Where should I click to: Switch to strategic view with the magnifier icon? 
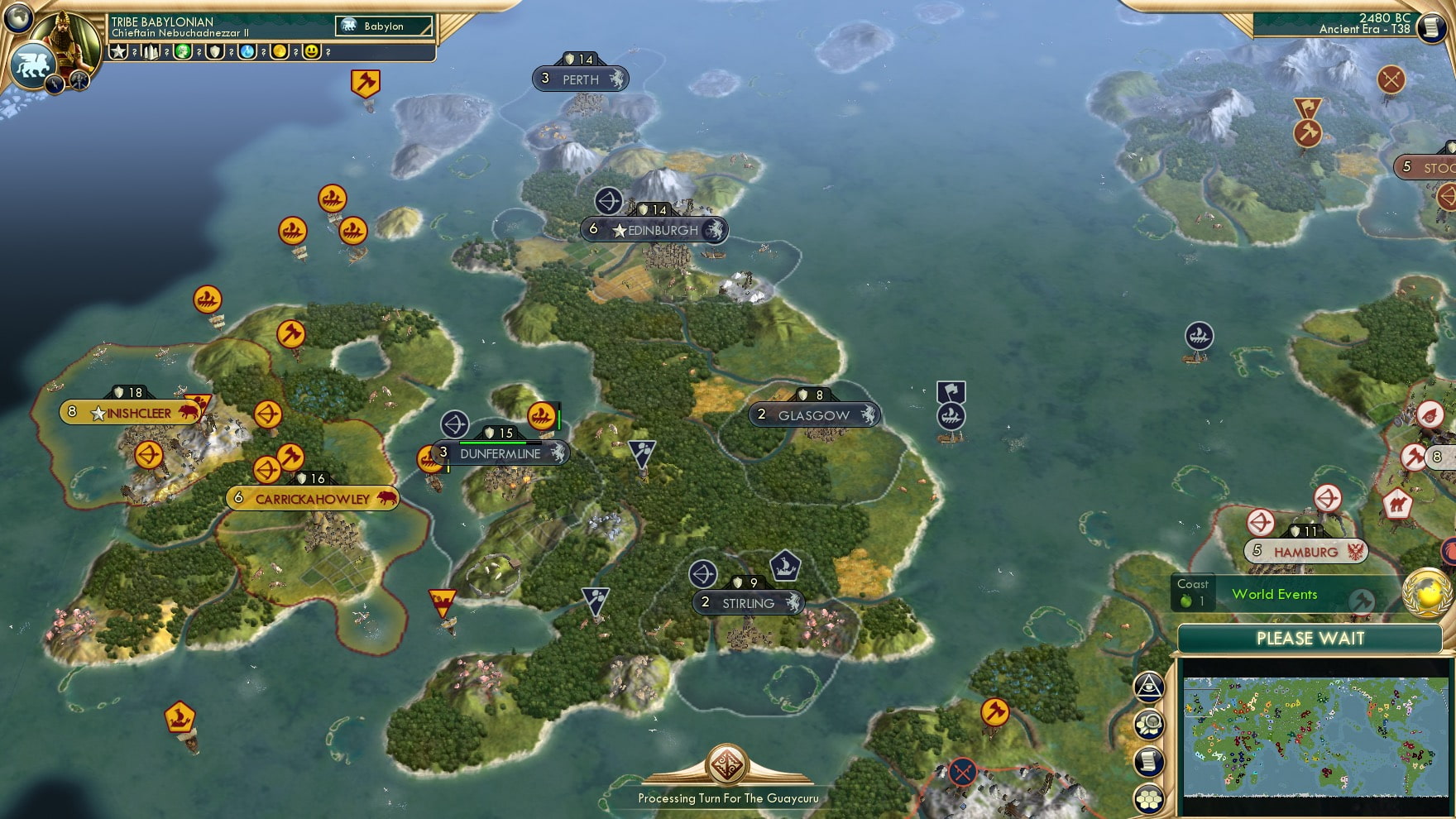1150,725
